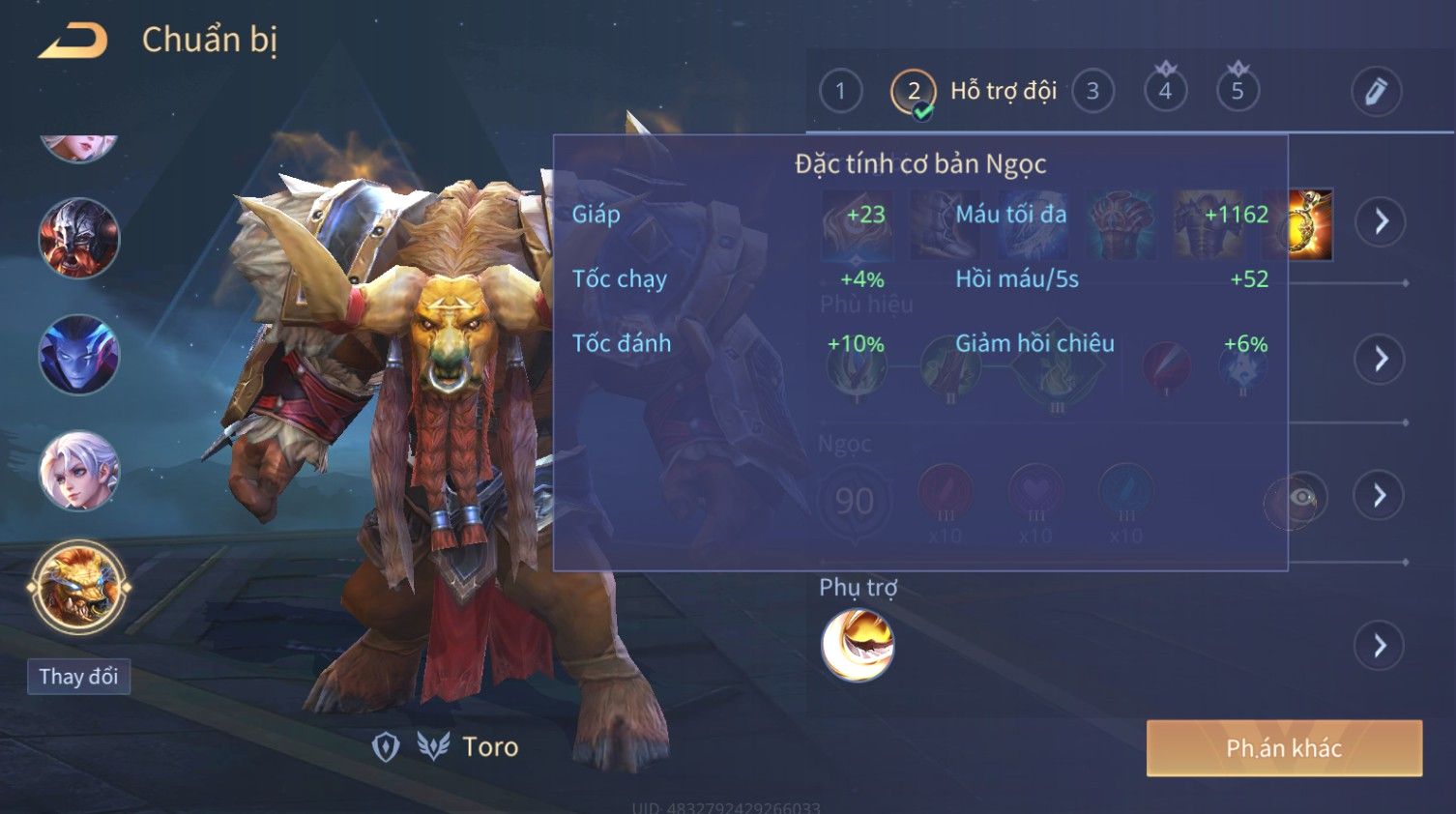Select the golden amulet equipment item
The width and height of the screenshot is (1456, 814).
pos(1312,224)
